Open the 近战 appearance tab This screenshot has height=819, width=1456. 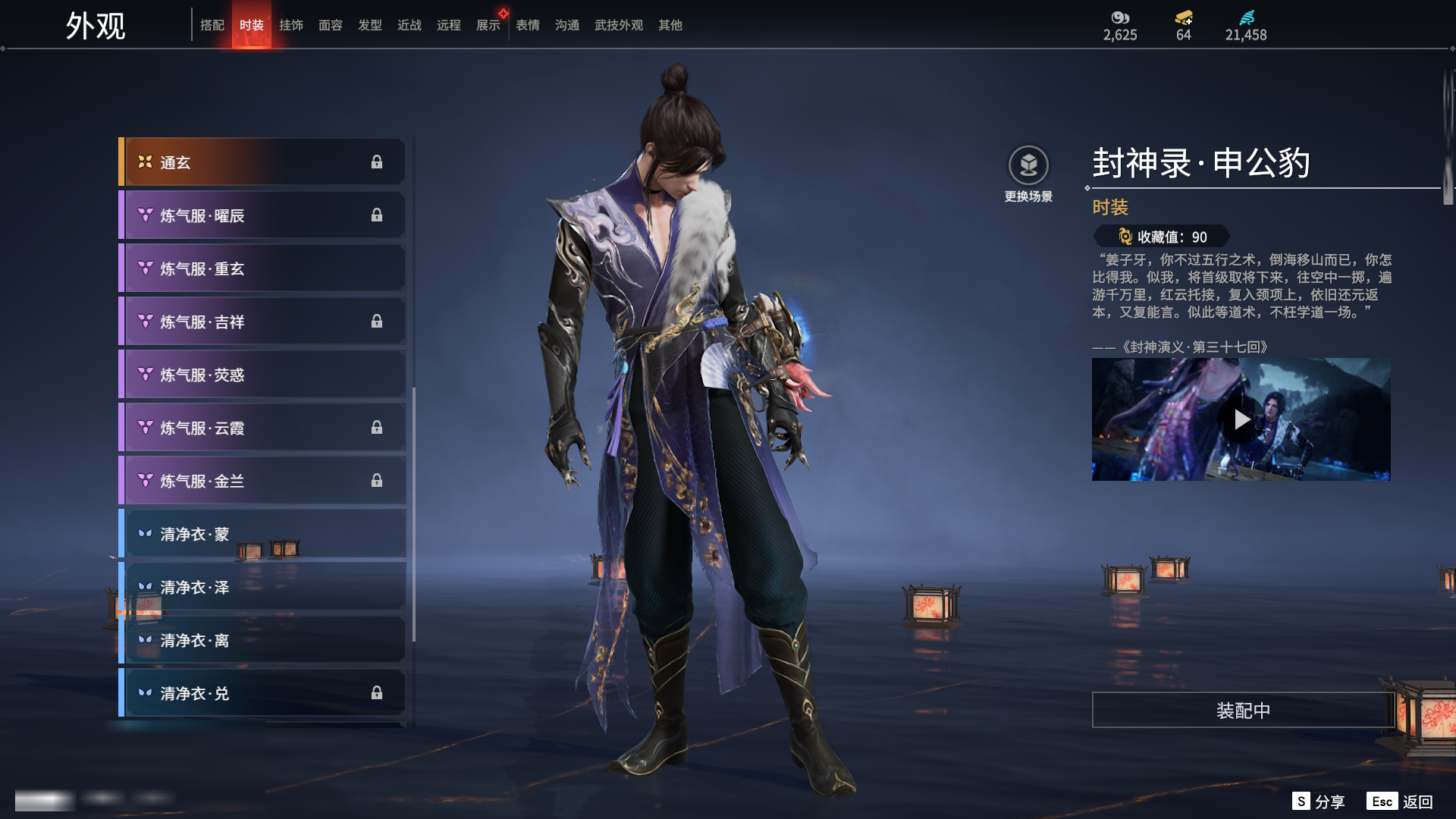pyautogui.click(x=409, y=25)
